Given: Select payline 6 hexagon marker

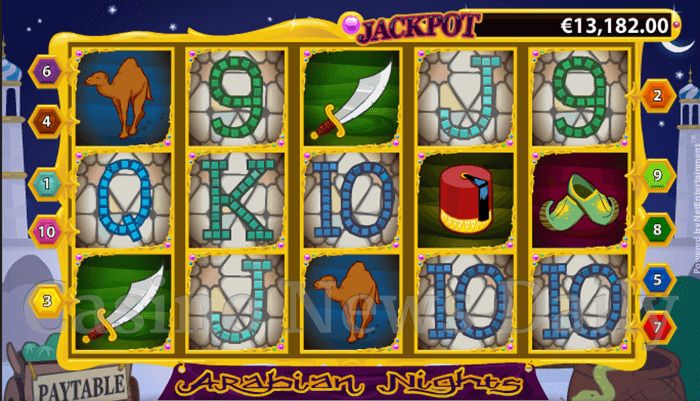Looking at the screenshot, I should pyautogui.click(x=46, y=71).
